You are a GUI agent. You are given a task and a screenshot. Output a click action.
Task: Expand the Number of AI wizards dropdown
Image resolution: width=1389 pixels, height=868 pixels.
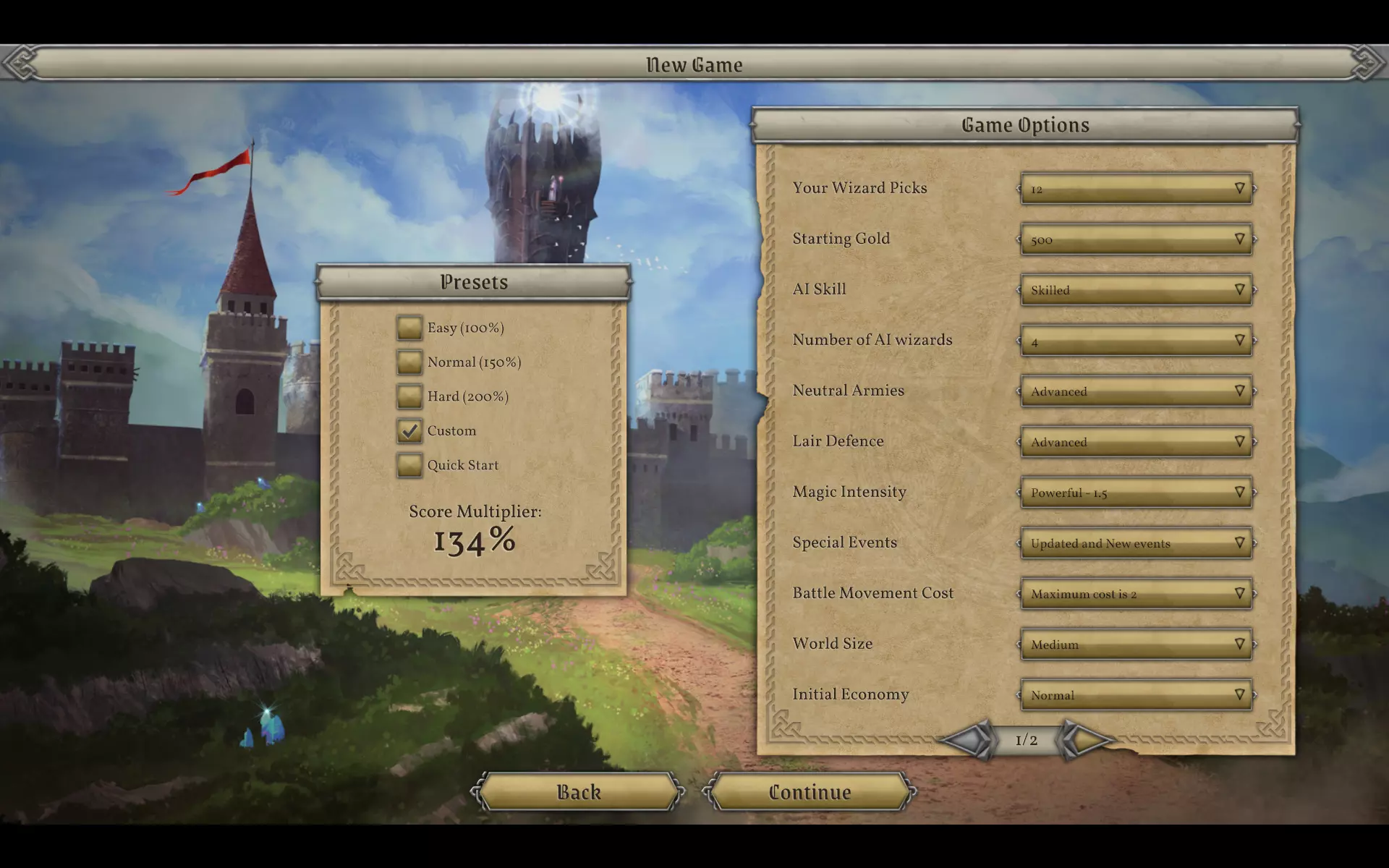point(1136,341)
